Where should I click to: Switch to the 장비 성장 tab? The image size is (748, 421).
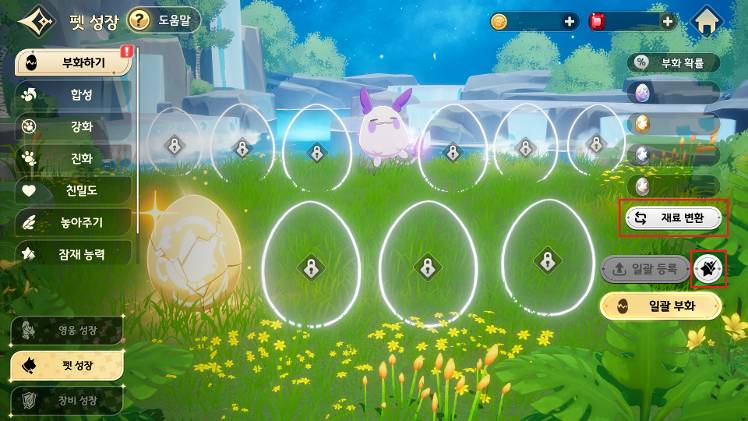click(x=67, y=400)
